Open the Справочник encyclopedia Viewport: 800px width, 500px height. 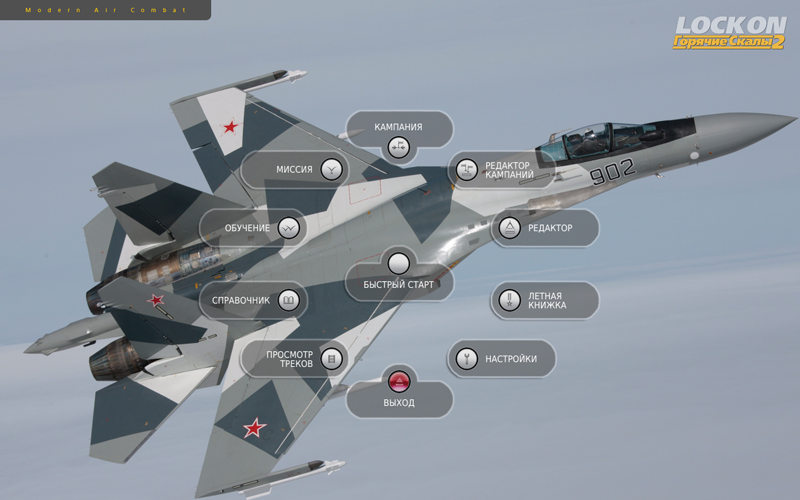point(288,300)
